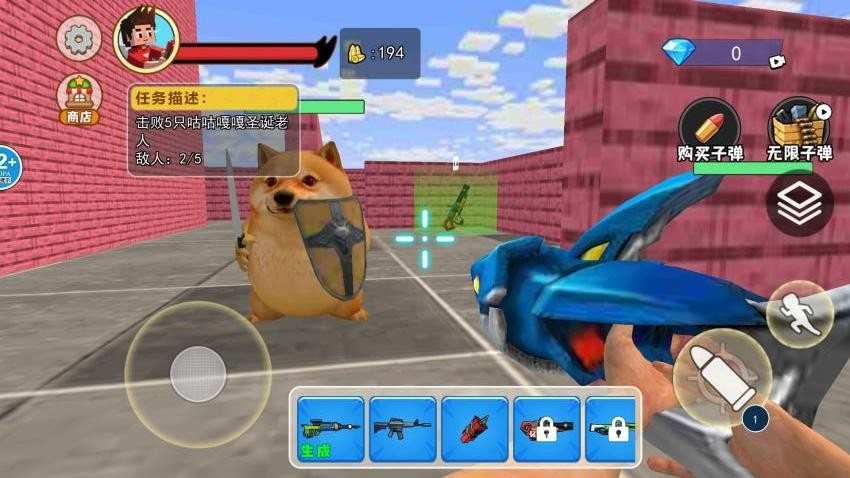Open the gear settings menu
Viewport: 850px width, 478px height.
(x=78, y=38)
